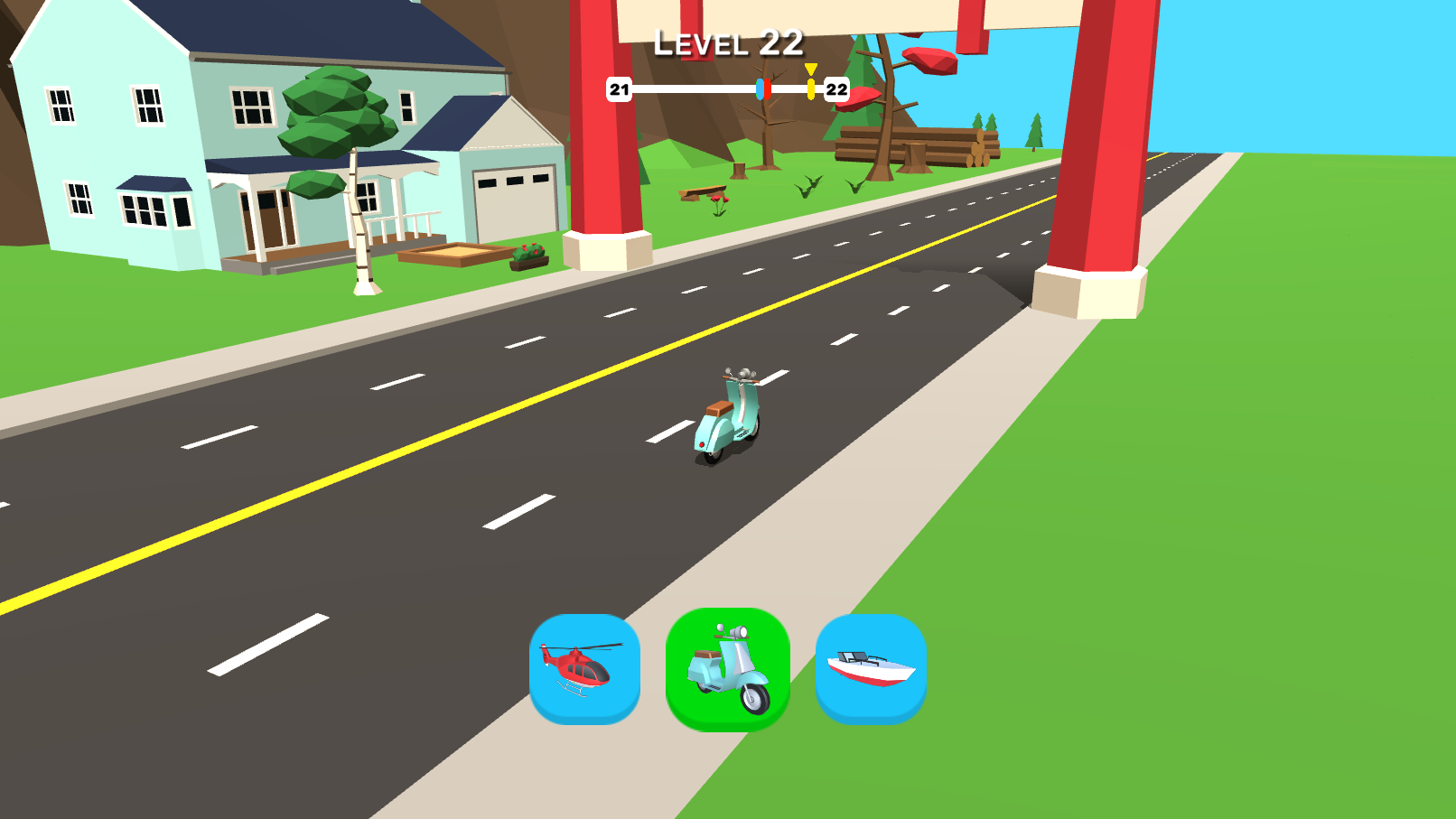
Task: Tap the level 21 label on the progress track
Action: 618,89
